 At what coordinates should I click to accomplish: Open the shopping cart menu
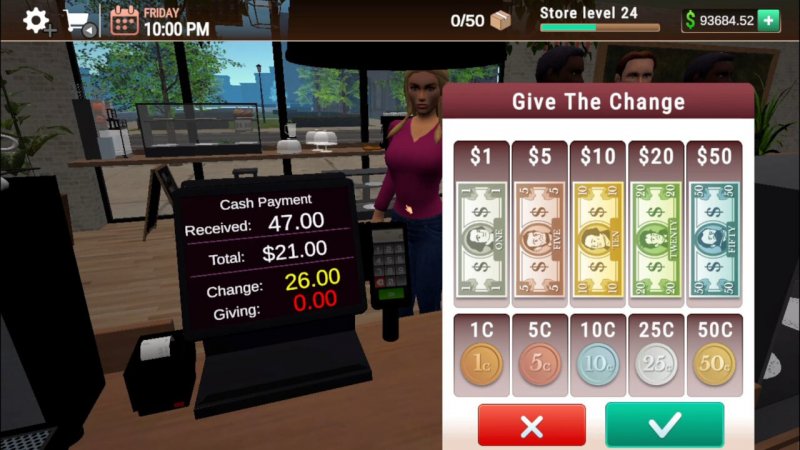click(77, 21)
